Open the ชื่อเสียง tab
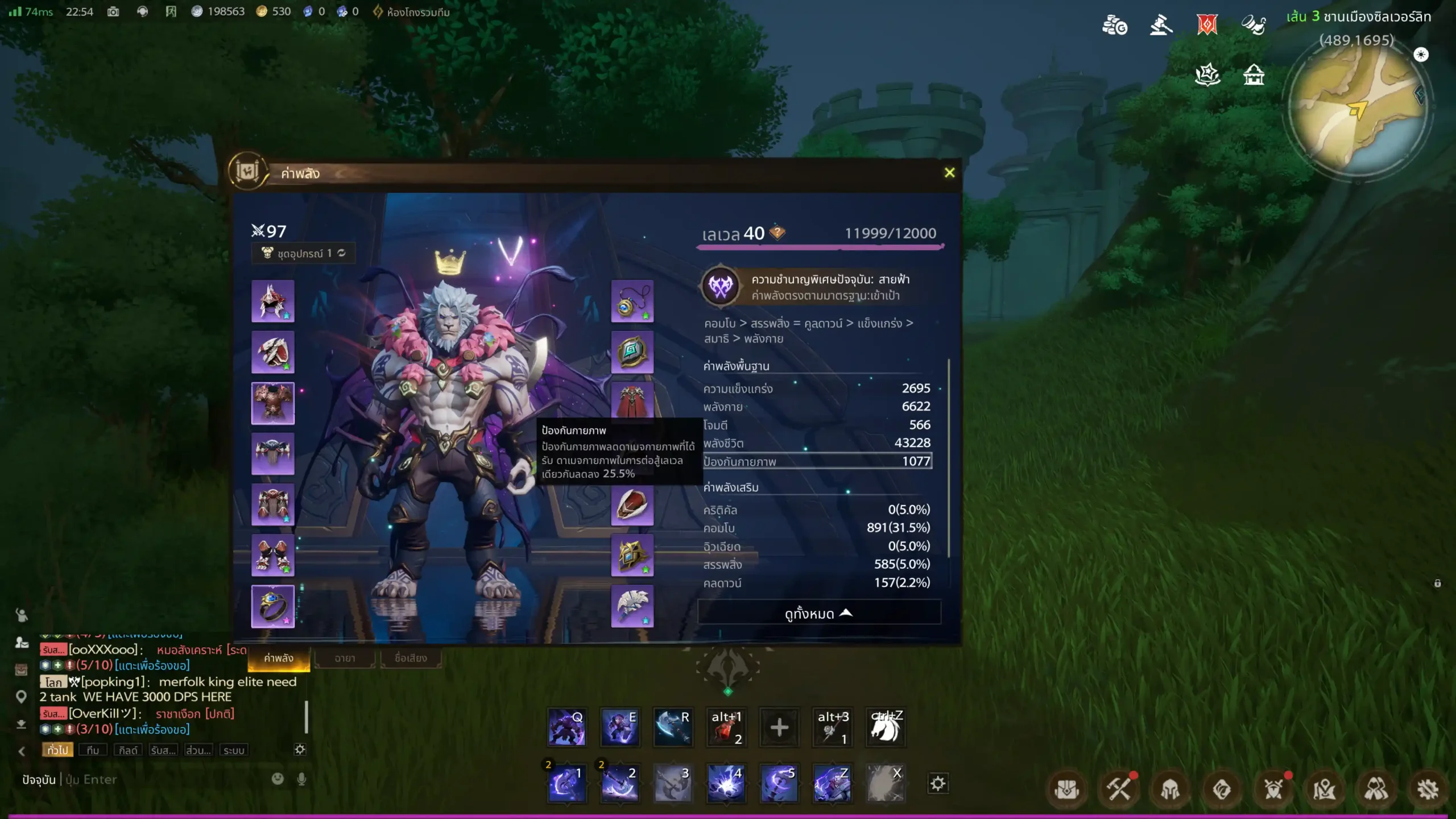 (411, 658)
